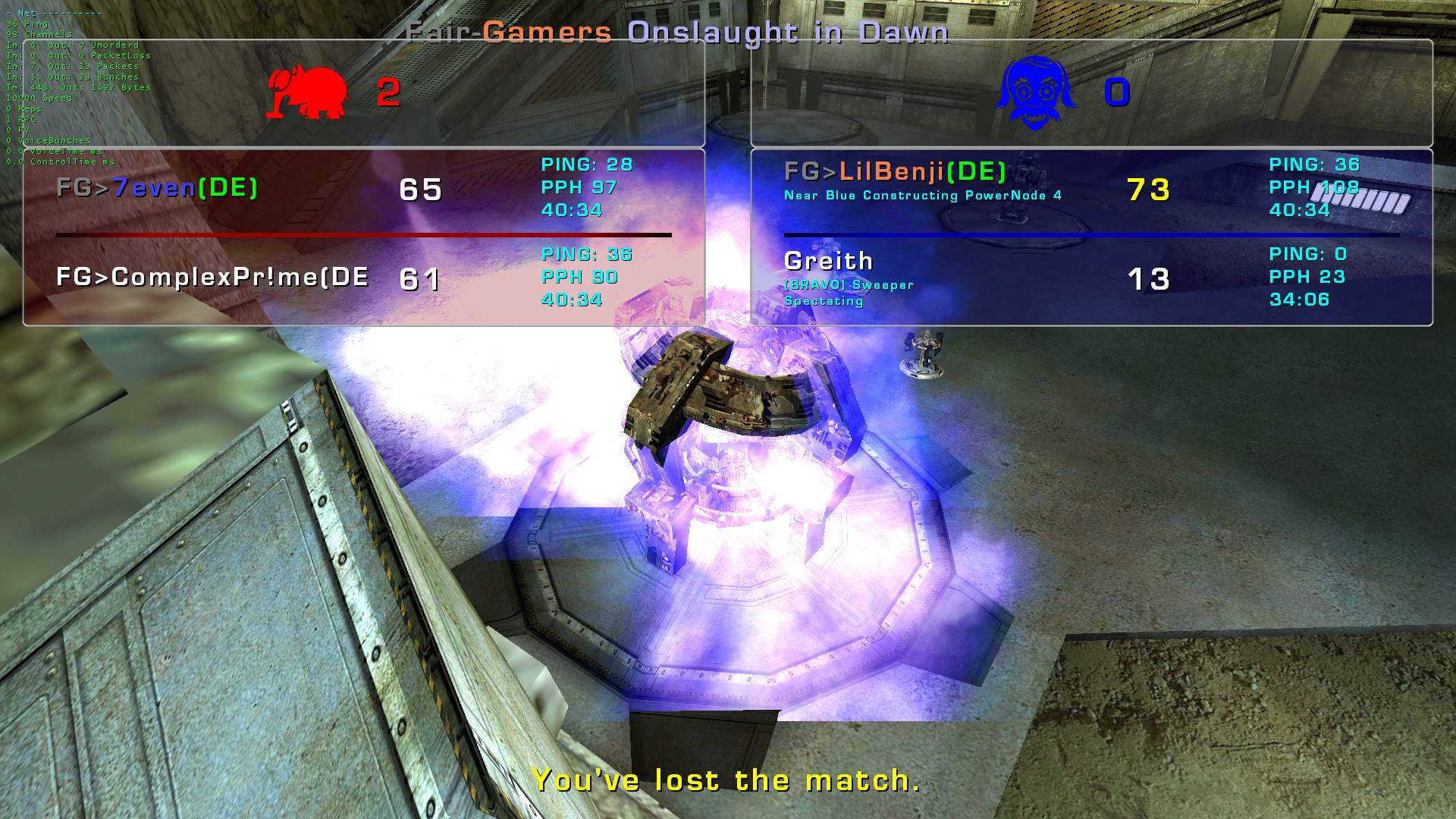Select player FG>7even(DE) on the scoreboard
The image size is (1456, 819).
158,188
